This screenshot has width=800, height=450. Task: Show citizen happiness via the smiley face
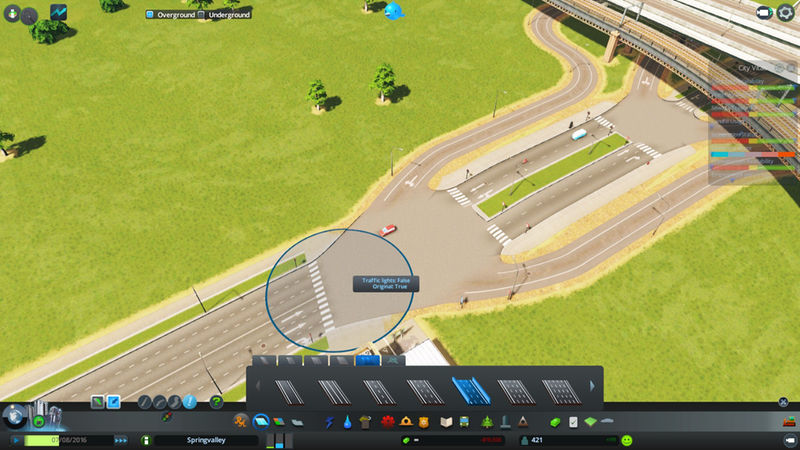[626, 440]
